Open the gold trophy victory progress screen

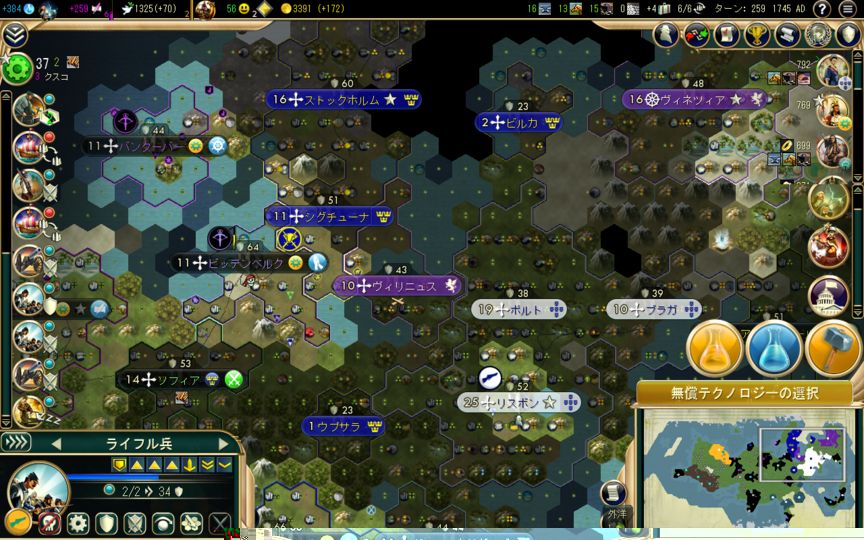pyautogui.click(x=757, y=35)
